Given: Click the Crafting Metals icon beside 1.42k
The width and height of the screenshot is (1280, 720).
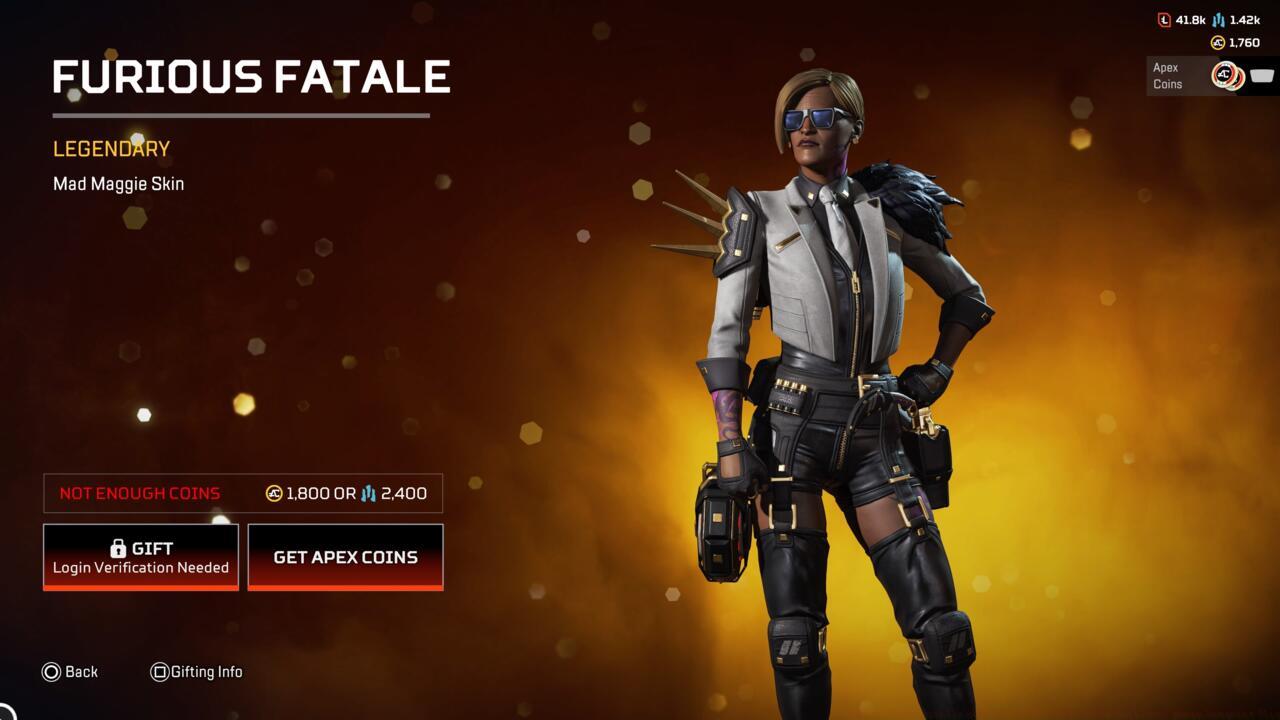Looking at the screenshot, I should point(1219,21).
